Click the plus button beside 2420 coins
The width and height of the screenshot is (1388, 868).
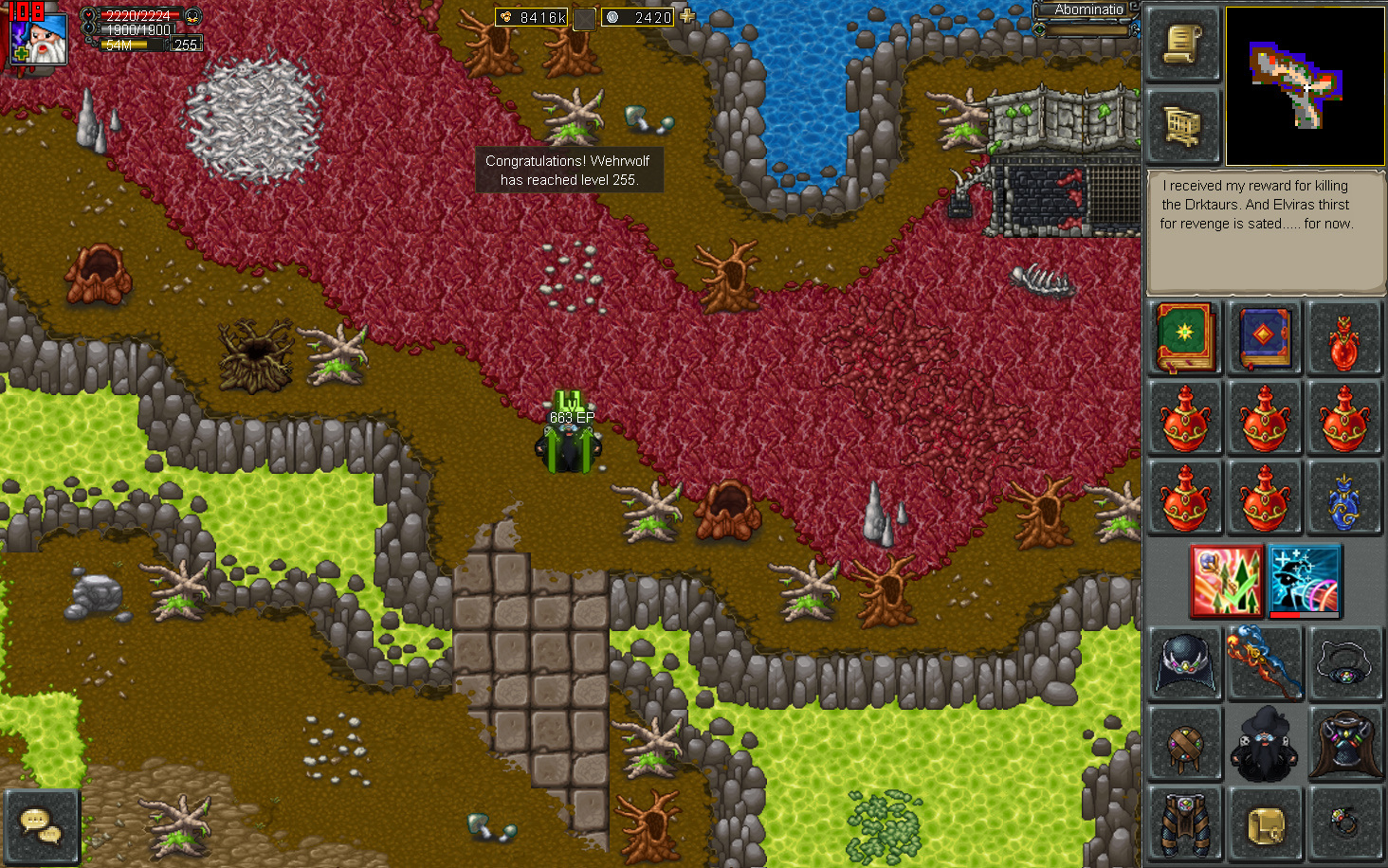tap(687, 16)
